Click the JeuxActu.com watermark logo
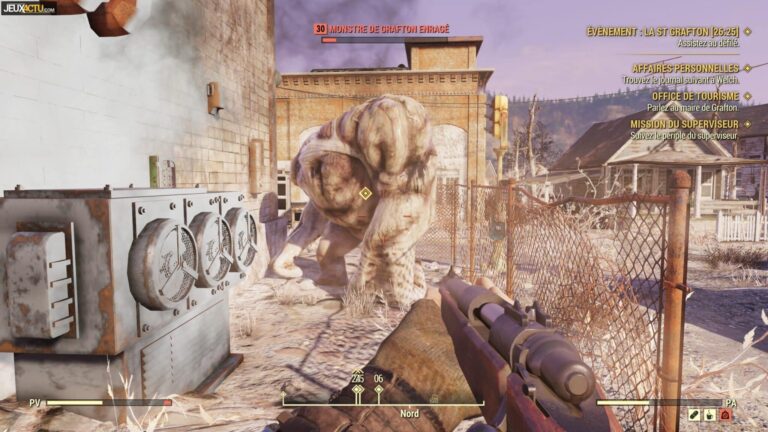This screenshot has width=768, height=432. click(29, 8)
